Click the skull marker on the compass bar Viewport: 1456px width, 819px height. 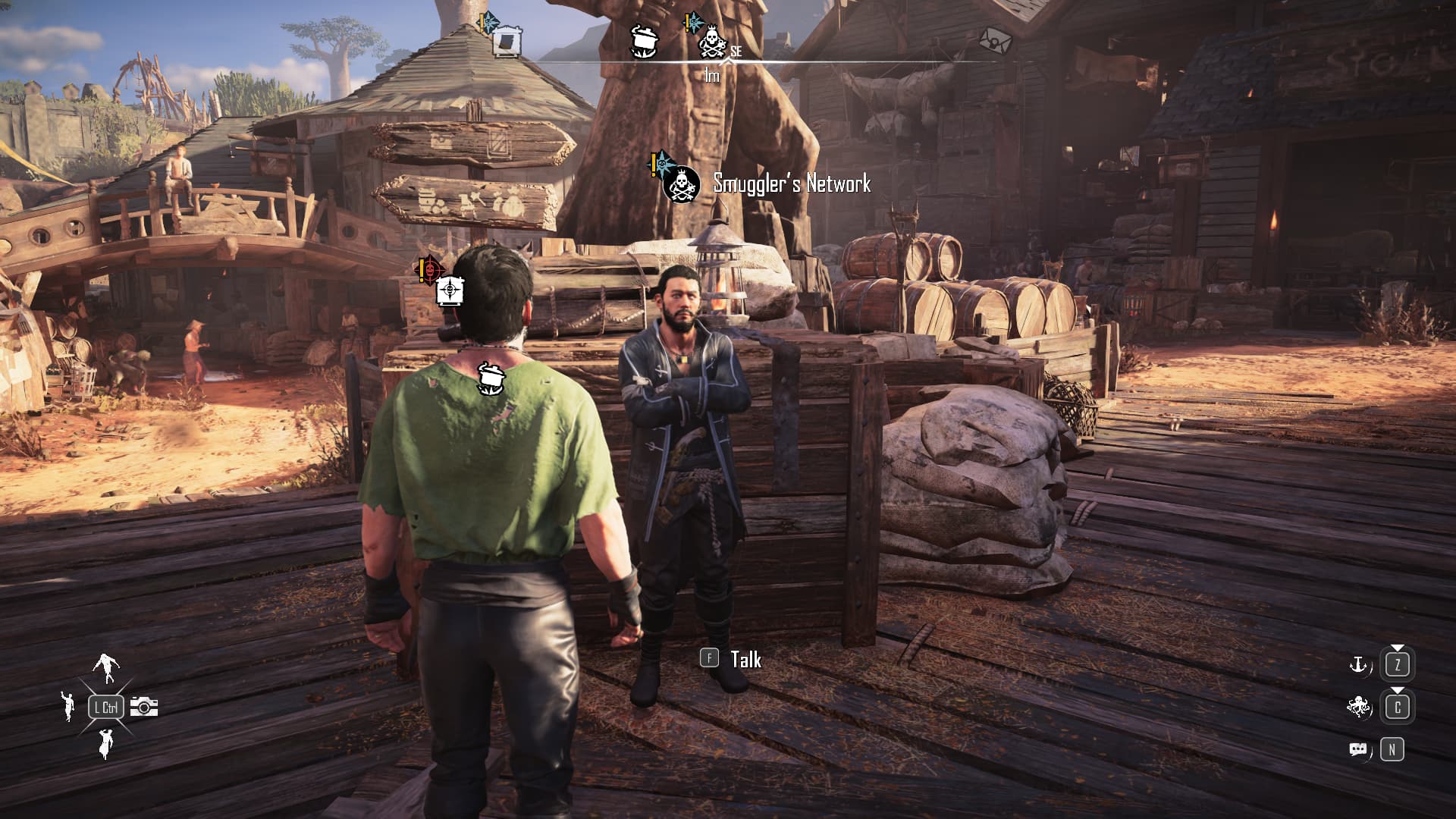711,42
